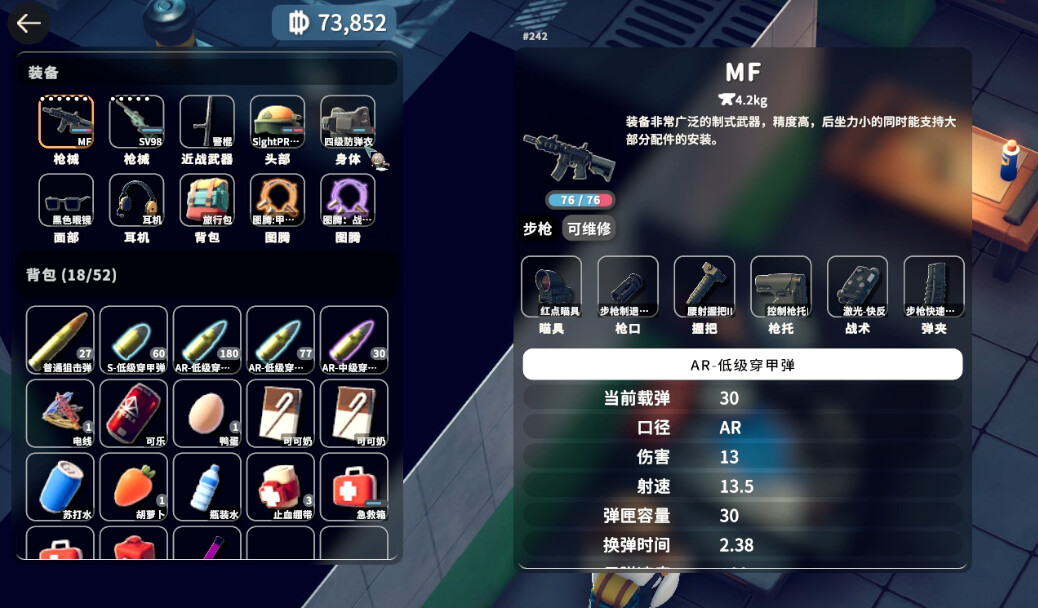The width and height of the screenshot is (1038, 608).
Task: Select the SV98 sniper rifle slot
Action: [136, 123]
